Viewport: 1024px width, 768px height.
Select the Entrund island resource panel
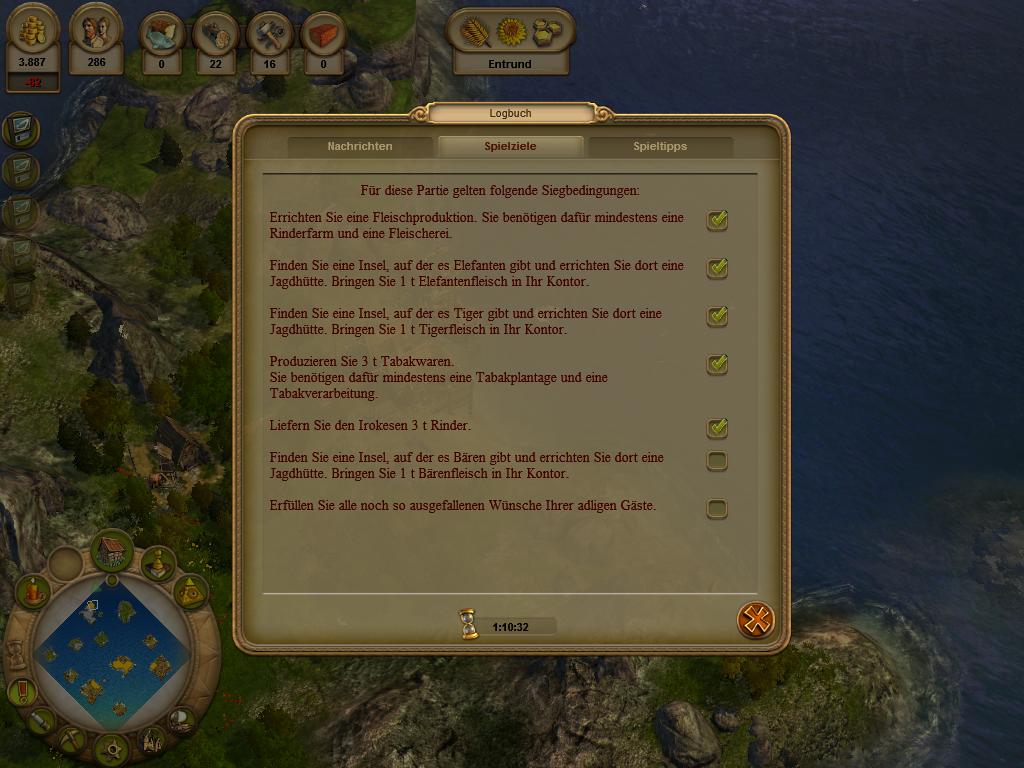tap(510, 42)
